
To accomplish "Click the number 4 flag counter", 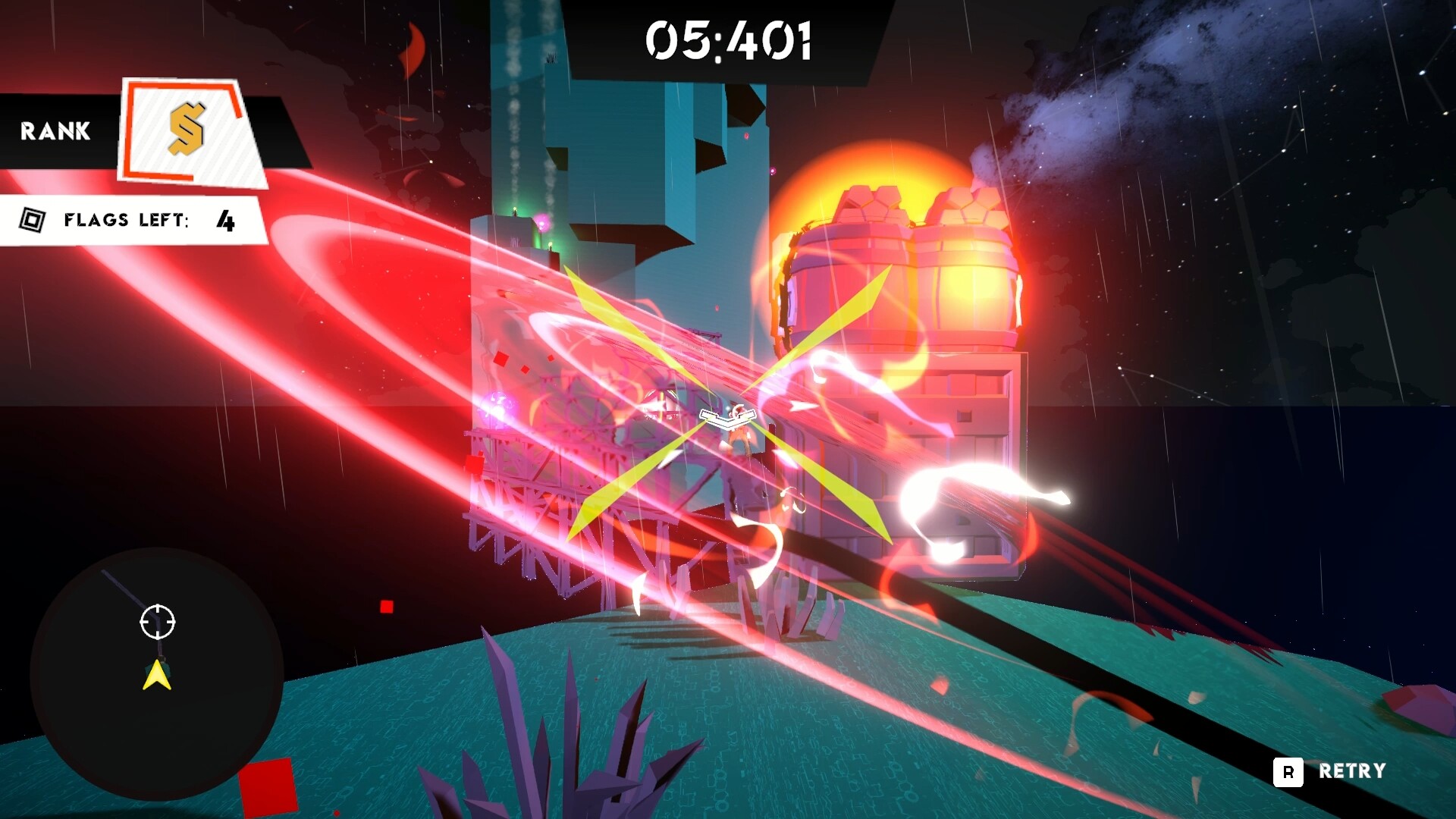I will [x=226, y=221].
